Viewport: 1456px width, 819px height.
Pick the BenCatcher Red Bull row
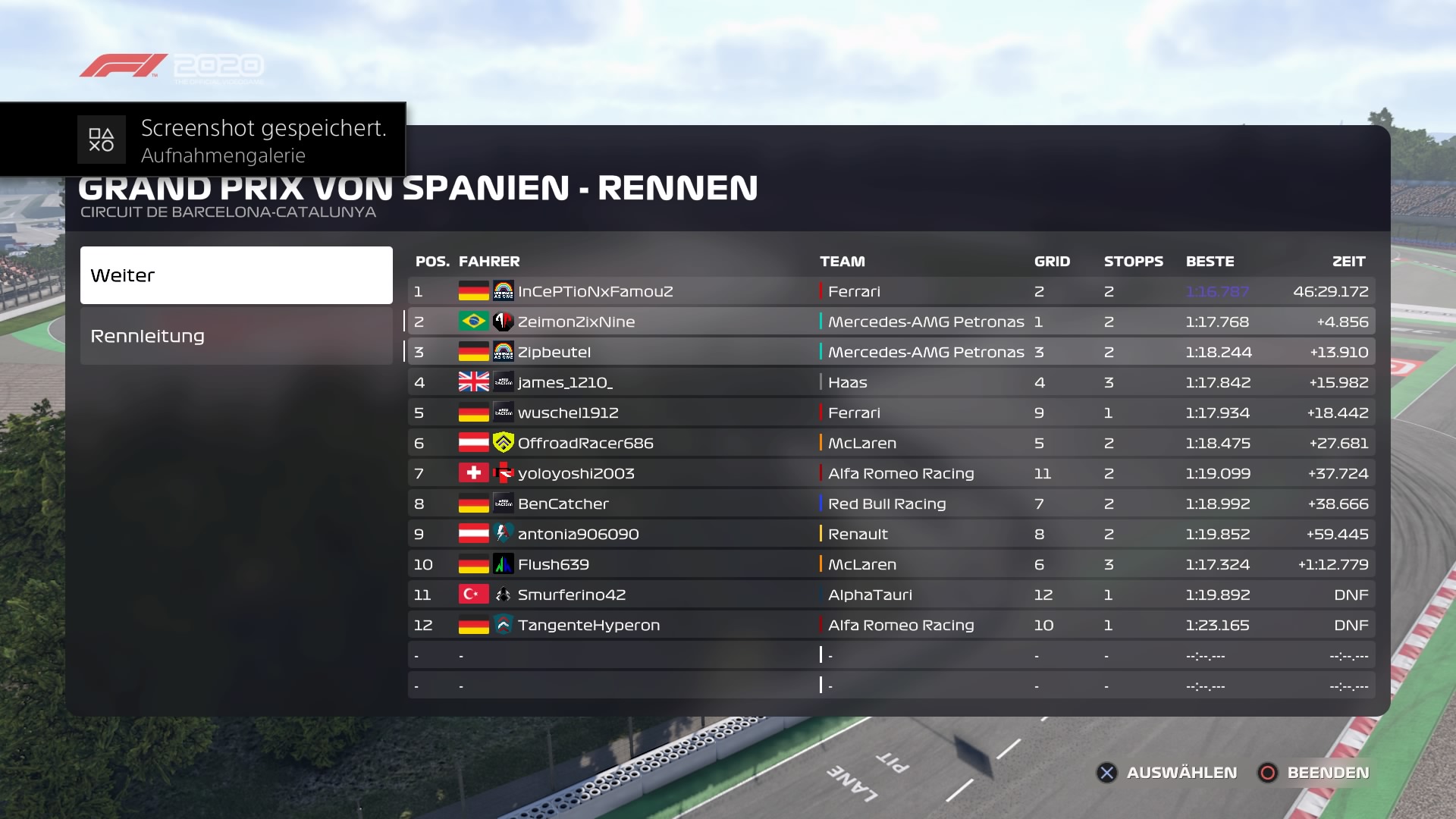[x=890, y=504]
